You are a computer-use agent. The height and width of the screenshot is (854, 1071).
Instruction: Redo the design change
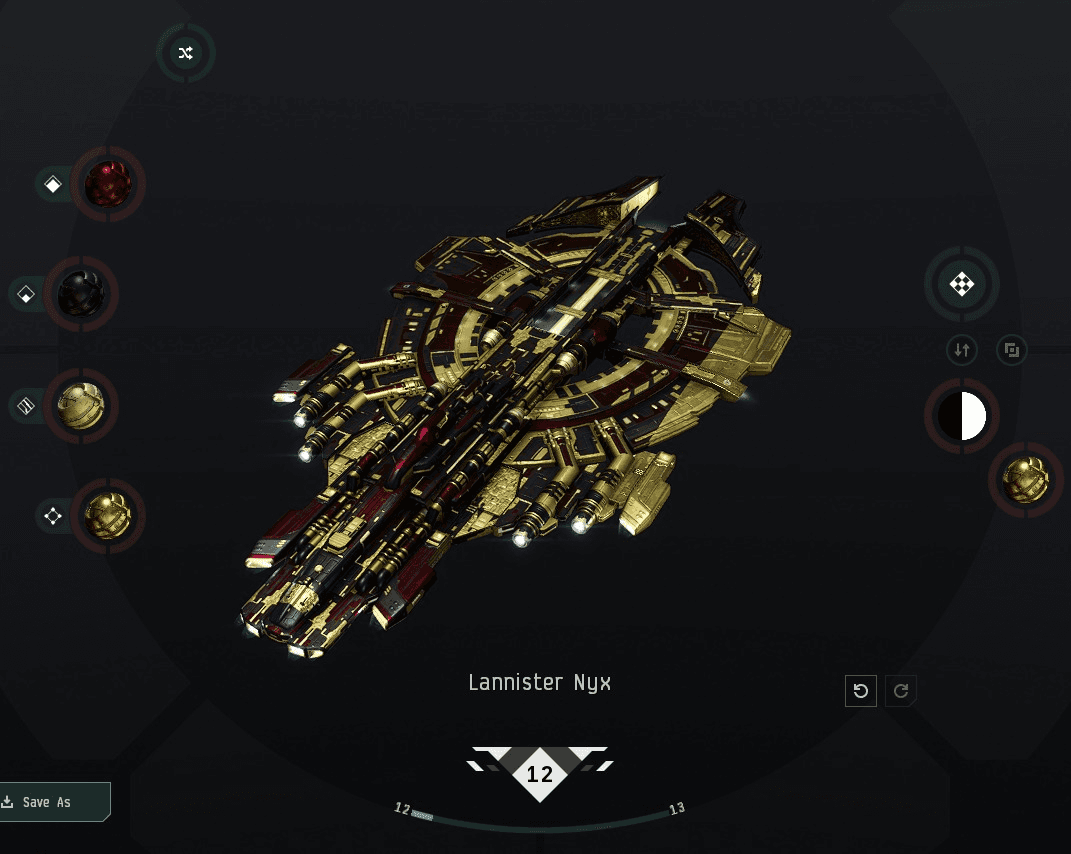coord(901,691)
